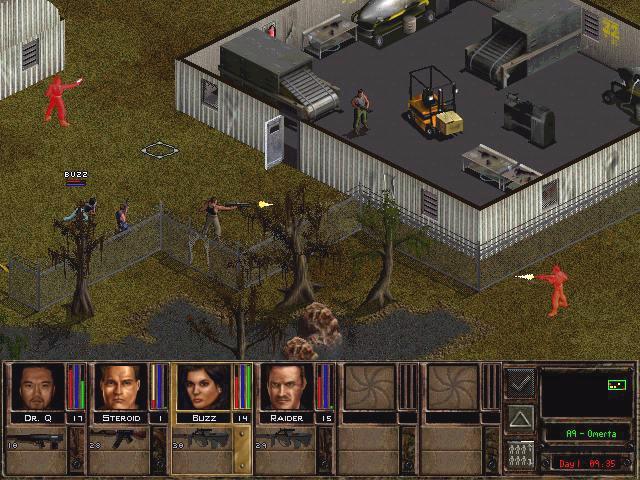Select Steroid's rifle weapon slot
The width and height of the screenshot is (640, 480).
pos(118,444)
